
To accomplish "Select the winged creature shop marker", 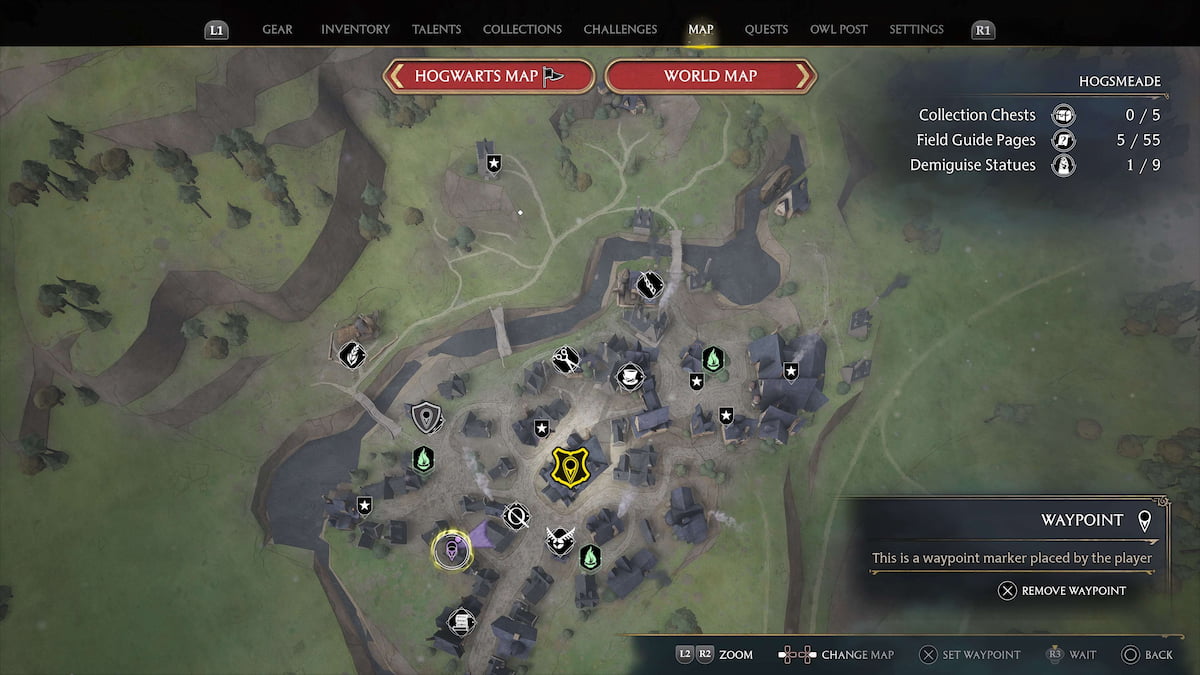I will (560, 541).
